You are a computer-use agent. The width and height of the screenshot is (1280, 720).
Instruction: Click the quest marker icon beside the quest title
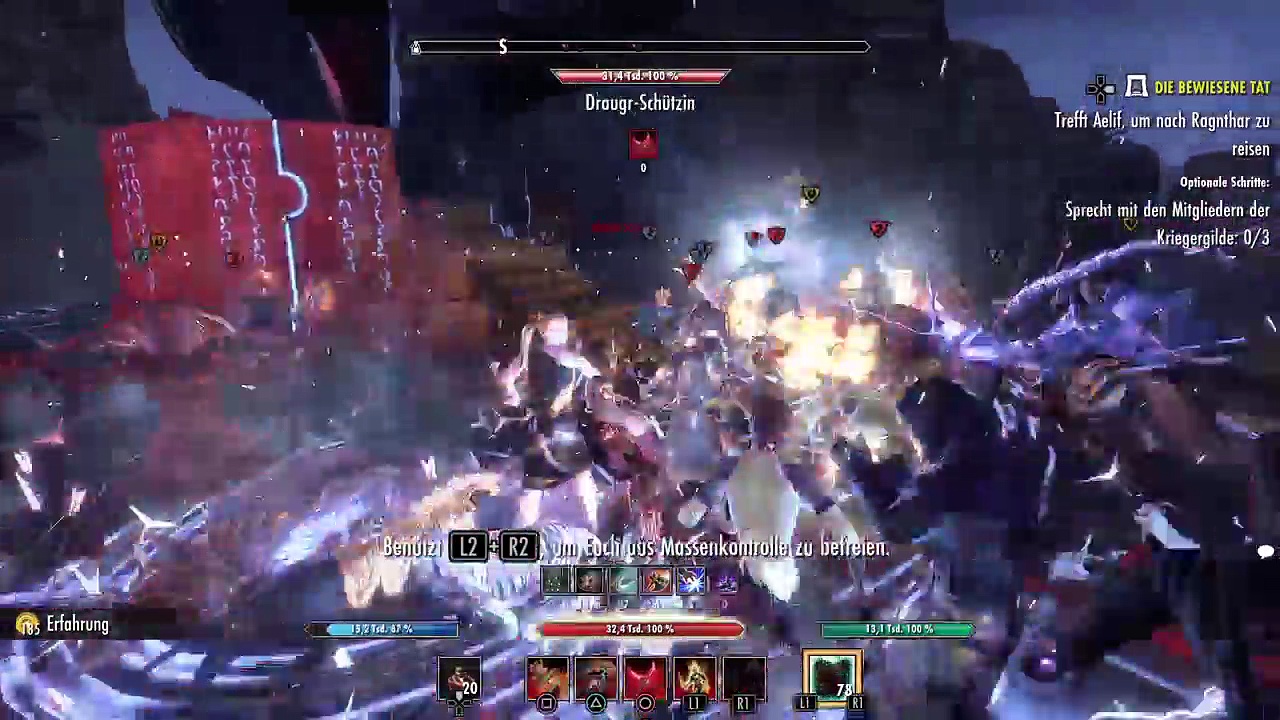1137,88
